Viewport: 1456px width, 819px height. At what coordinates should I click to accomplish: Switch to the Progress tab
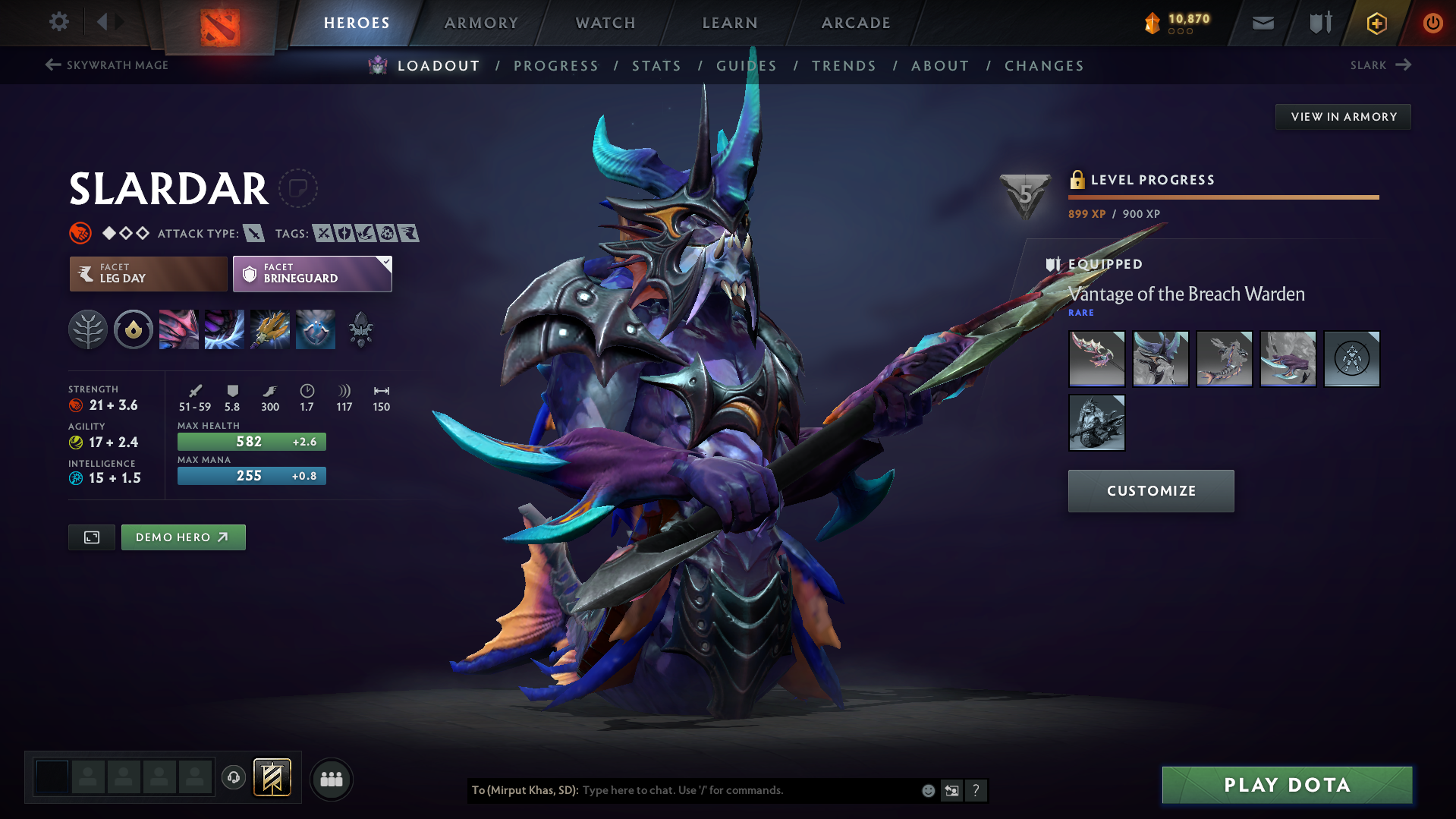(x=556, y=66)
